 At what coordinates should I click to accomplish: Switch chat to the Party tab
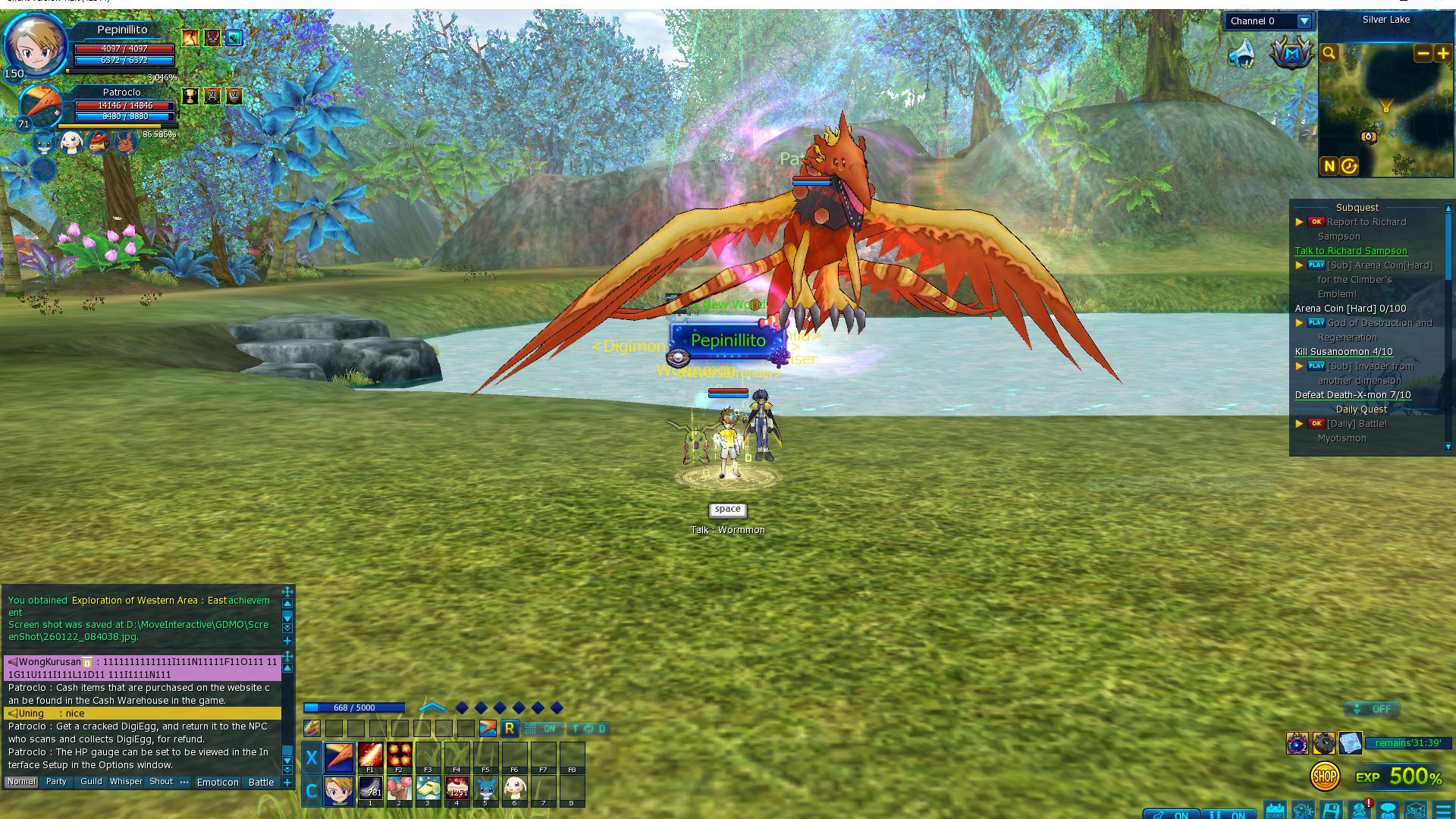click(56, 782)
